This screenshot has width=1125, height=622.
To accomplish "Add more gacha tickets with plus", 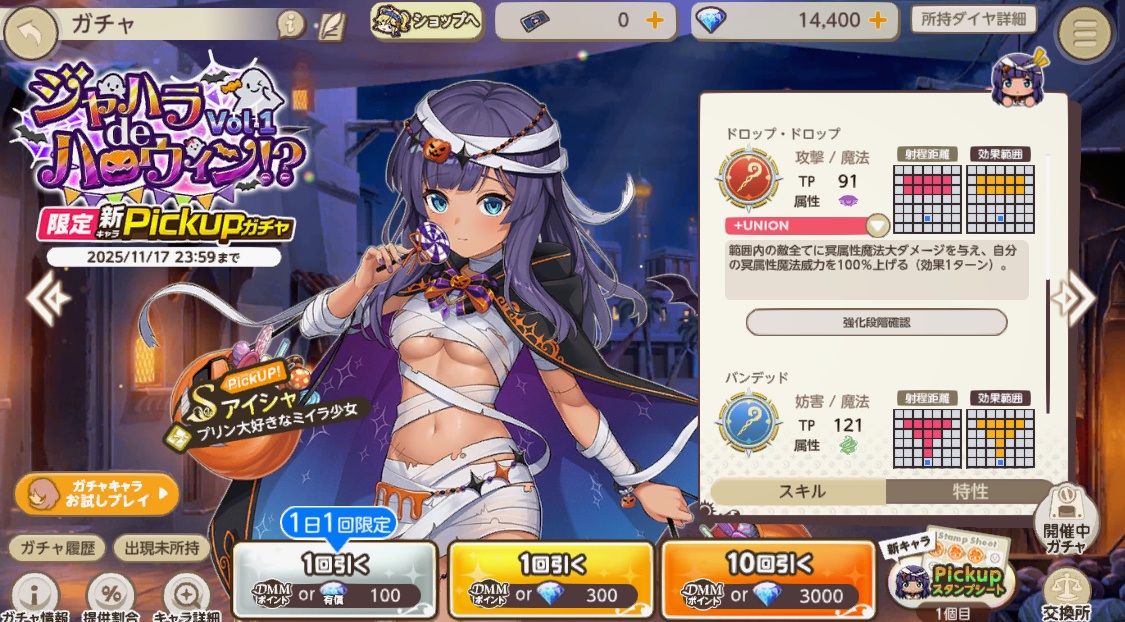I will (654, 20).
